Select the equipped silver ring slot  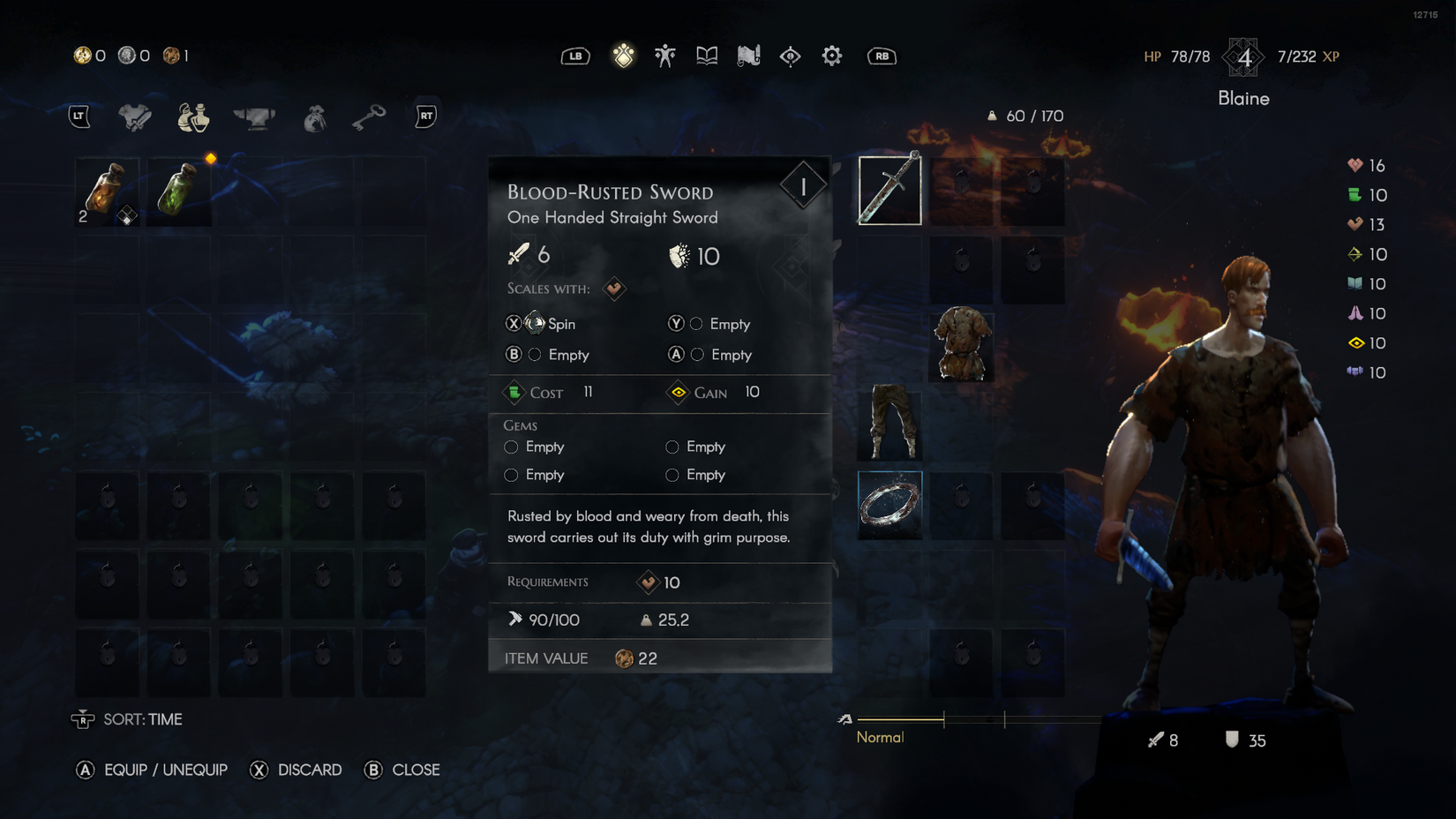[x=889, y=505]
